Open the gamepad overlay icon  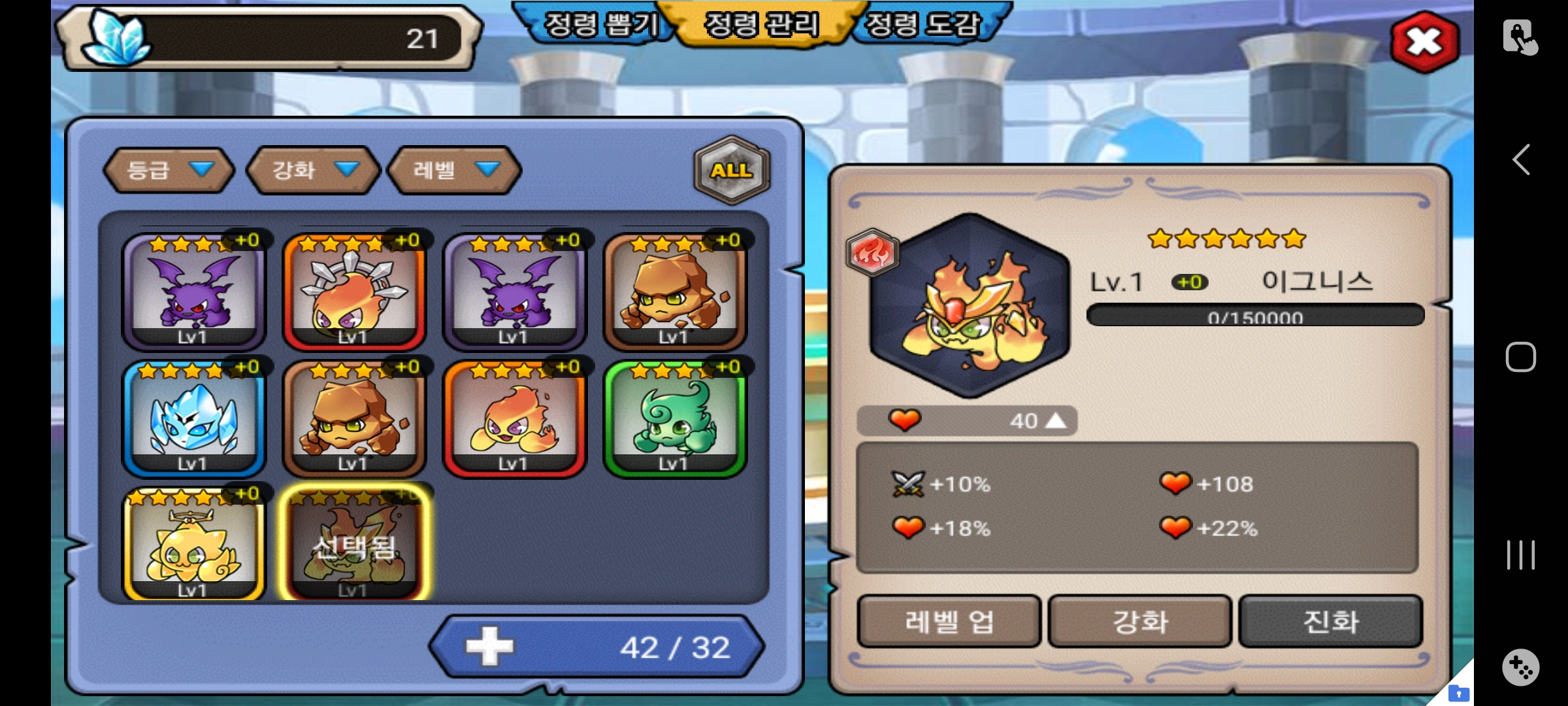pos(1521,667)
